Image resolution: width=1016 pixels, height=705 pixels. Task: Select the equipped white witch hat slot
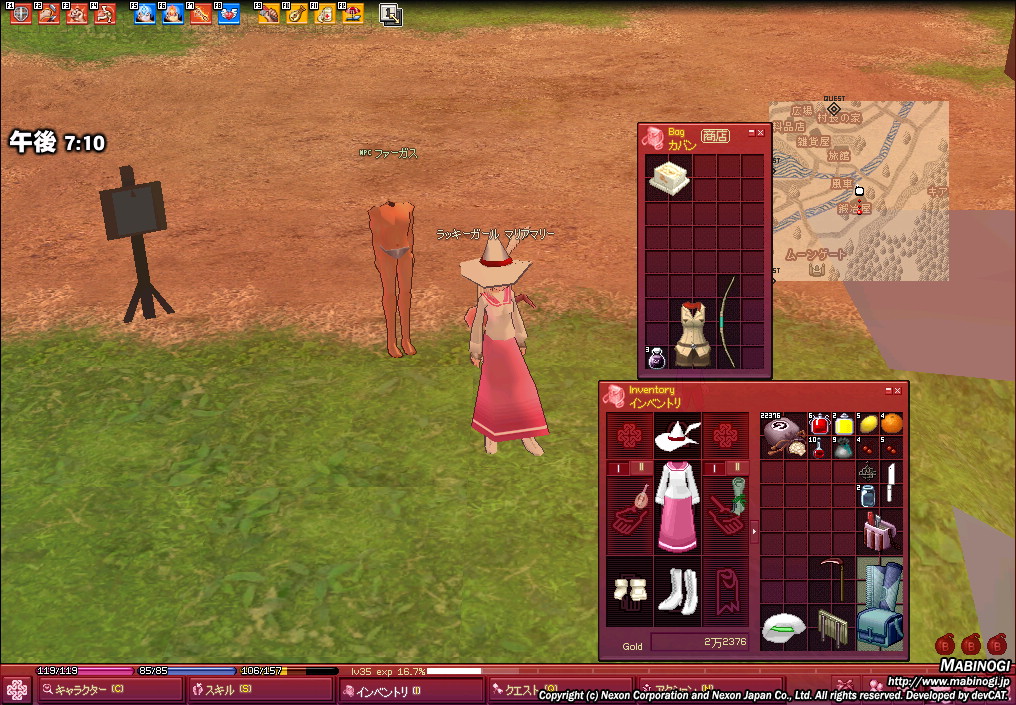[676, 436]
